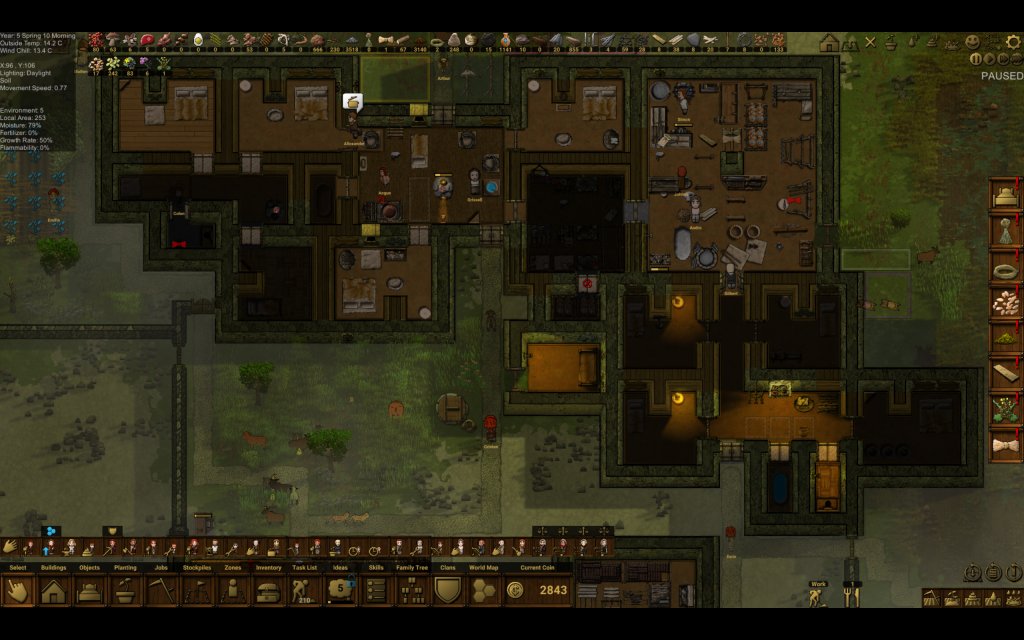This screenshot has height=640, width=1024.
Task: Choose the Select hand tool
Action: (x=18, y=590)
